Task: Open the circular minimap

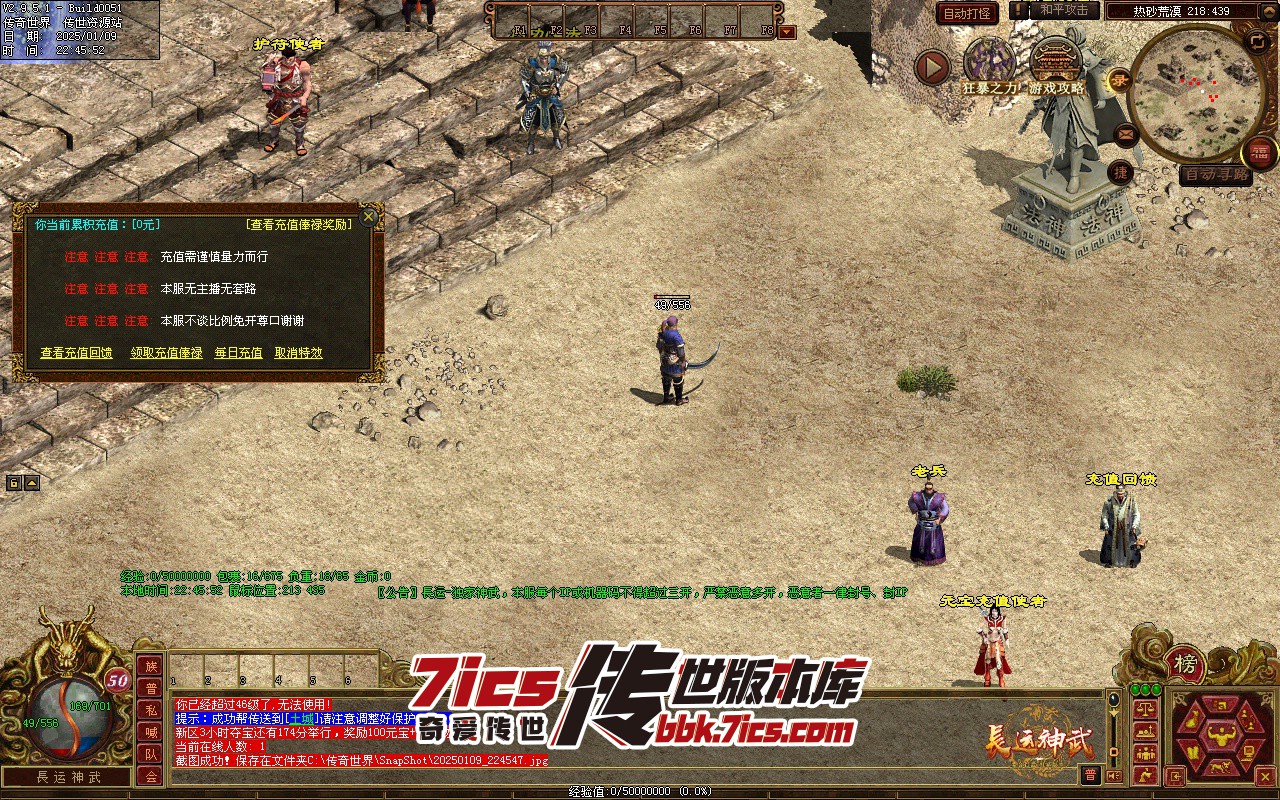Action: [x=1188, y=92]
